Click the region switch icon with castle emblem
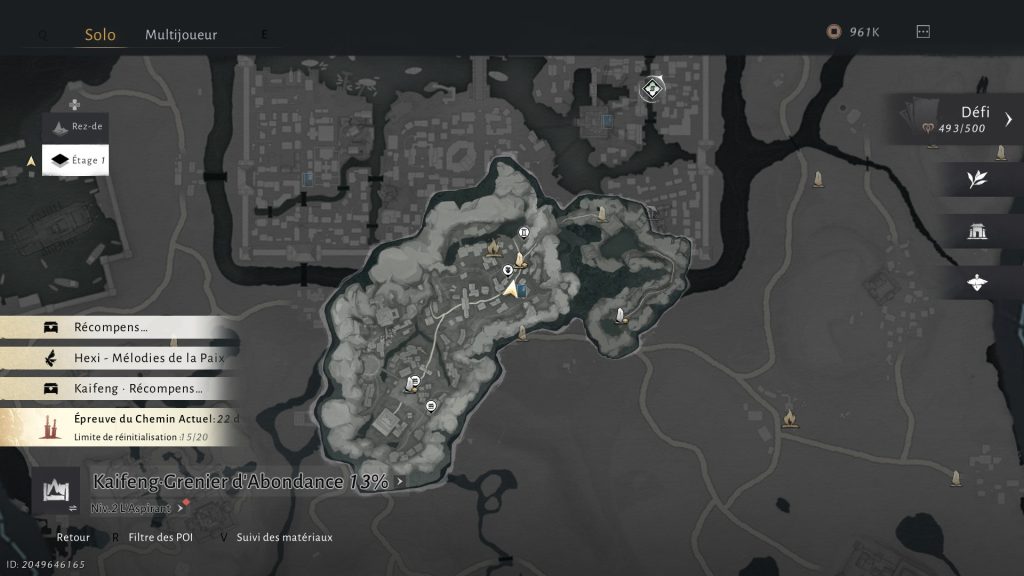Viewport: 1024px width, 576px height. point(55,490)
